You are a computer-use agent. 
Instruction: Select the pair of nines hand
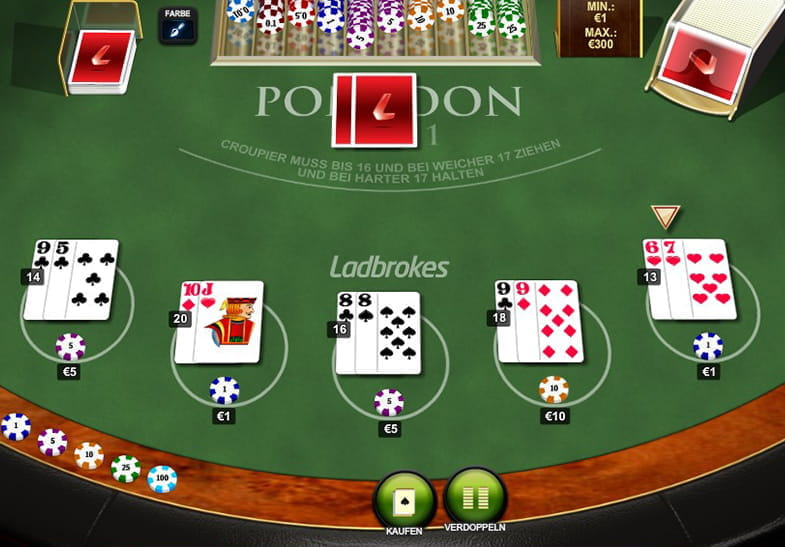coord(538,320)
